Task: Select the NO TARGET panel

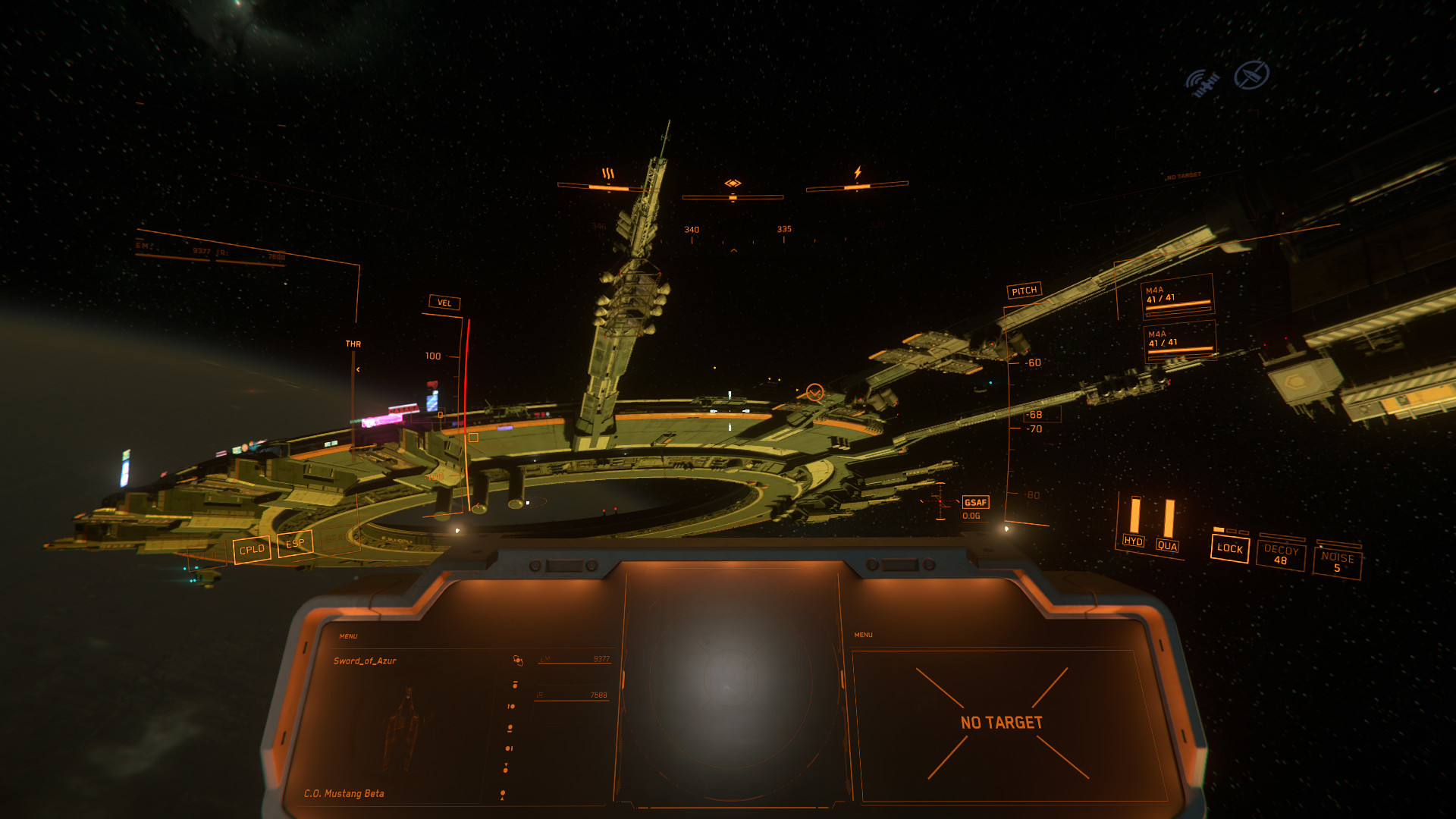Action: tap(1002, 723)
